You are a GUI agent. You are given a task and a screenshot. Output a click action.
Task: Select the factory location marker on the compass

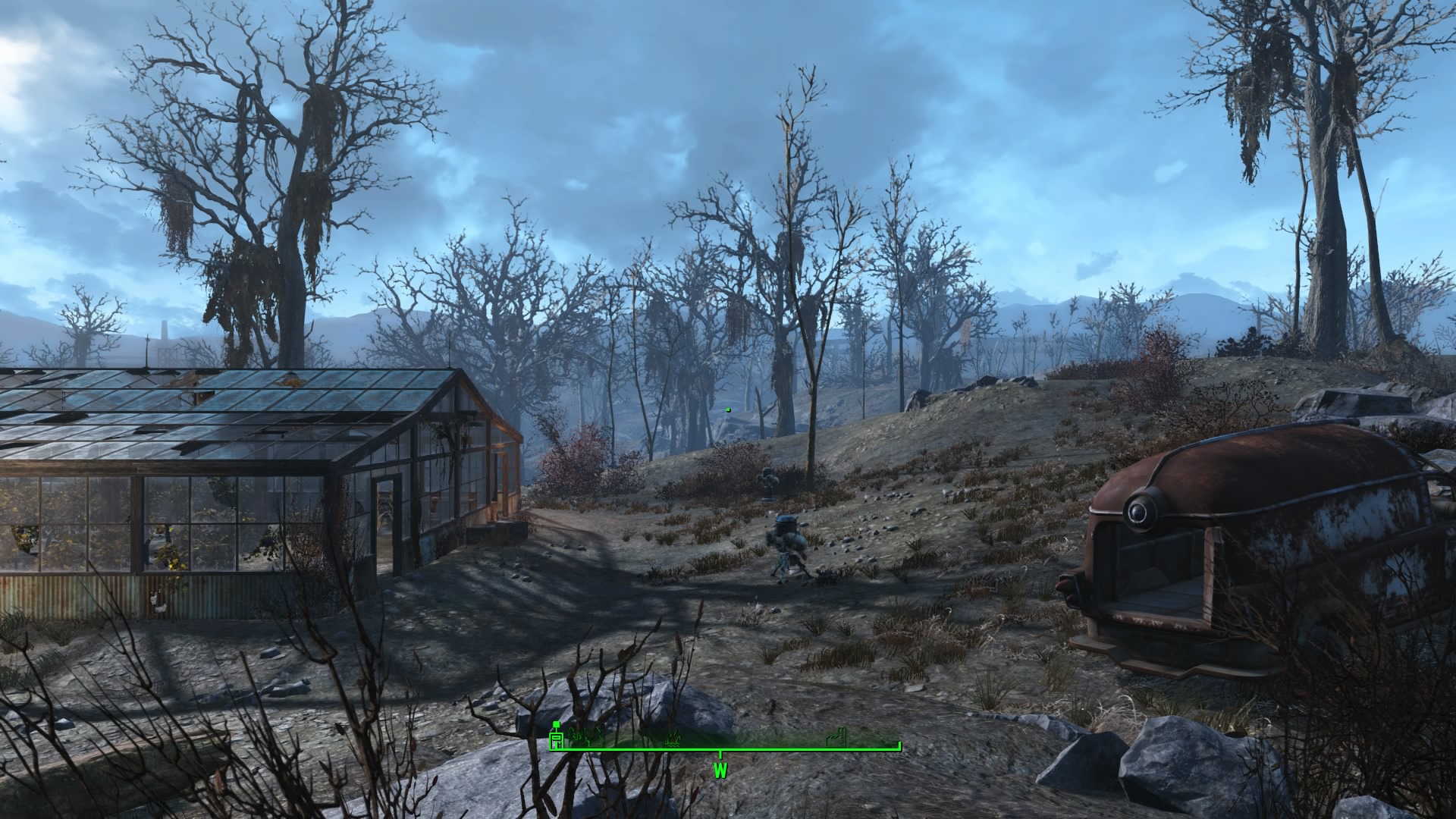835,737
